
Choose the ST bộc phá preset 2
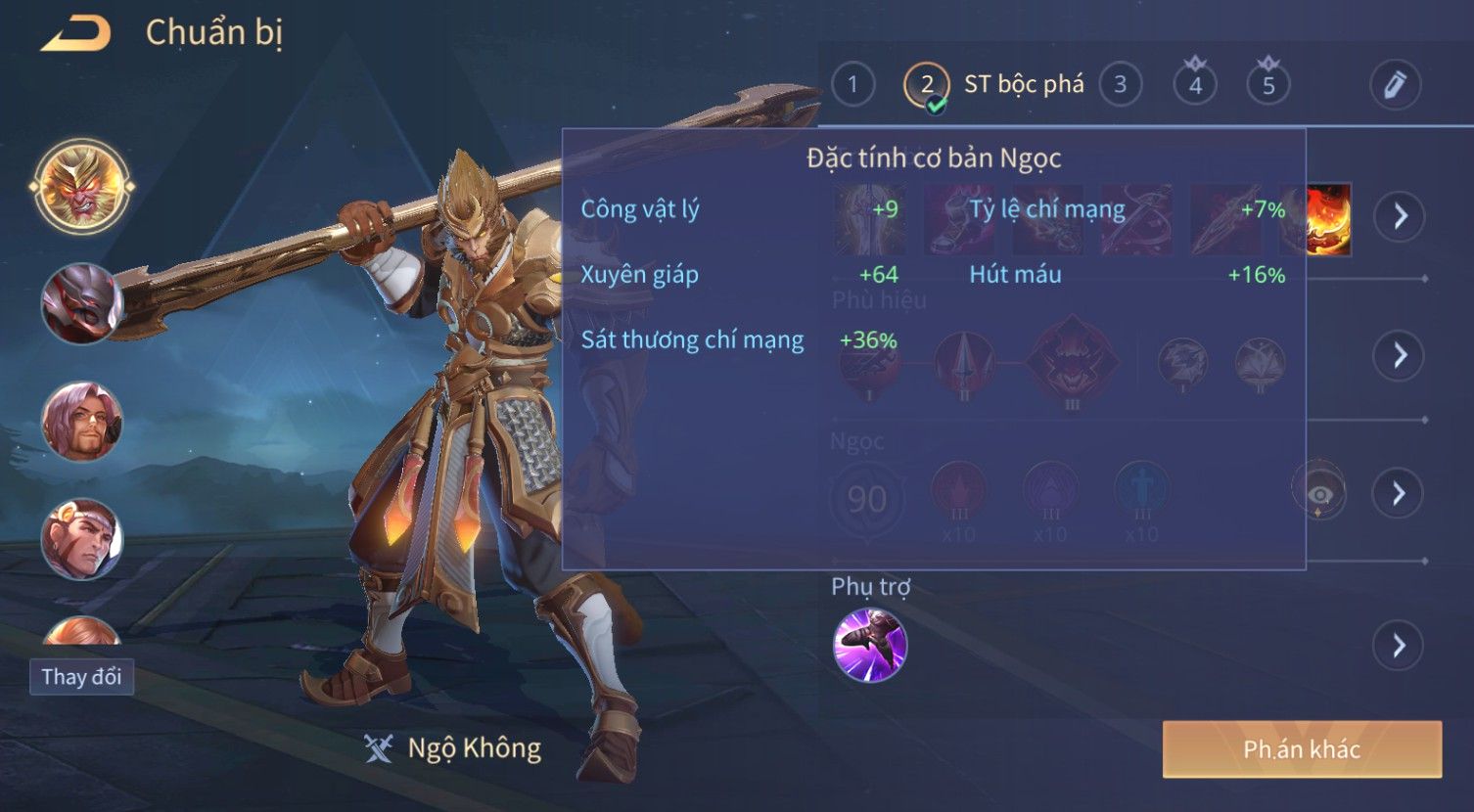pos(927,85)
